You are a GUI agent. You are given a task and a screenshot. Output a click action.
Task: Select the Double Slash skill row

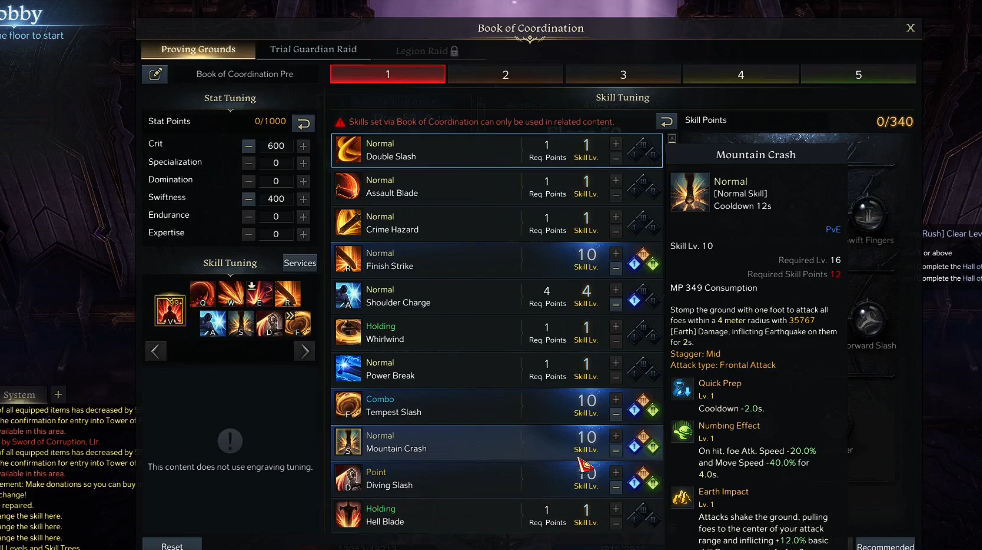pos(430,151)
